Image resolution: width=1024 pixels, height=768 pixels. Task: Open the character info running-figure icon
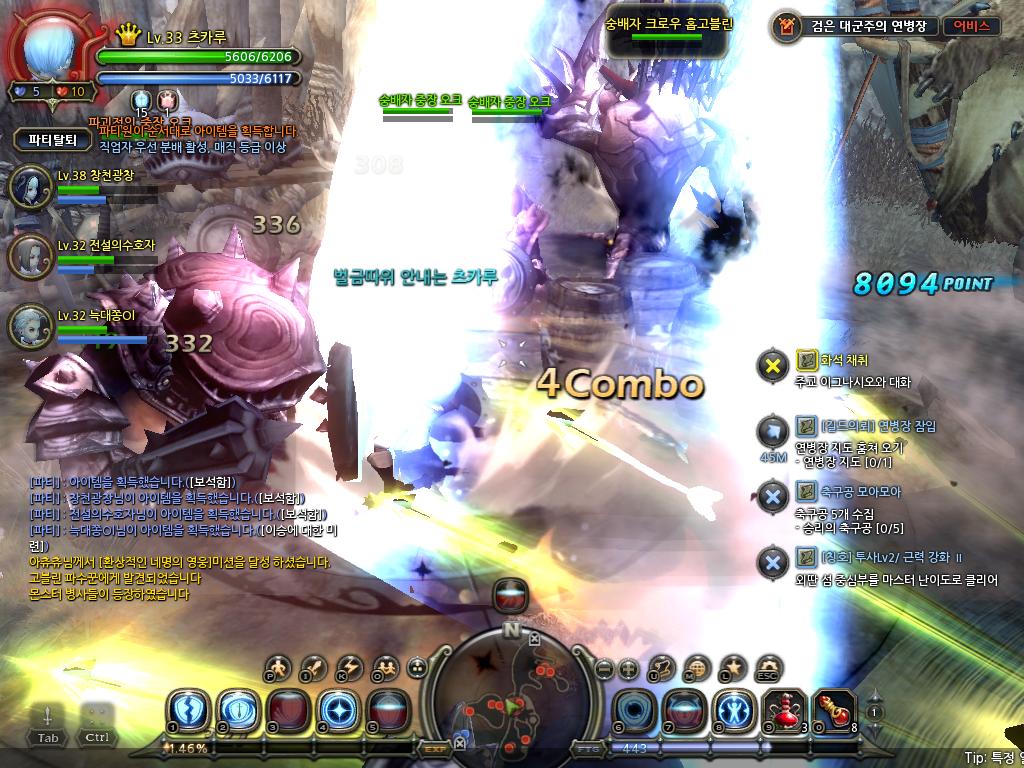click(279, 667)
